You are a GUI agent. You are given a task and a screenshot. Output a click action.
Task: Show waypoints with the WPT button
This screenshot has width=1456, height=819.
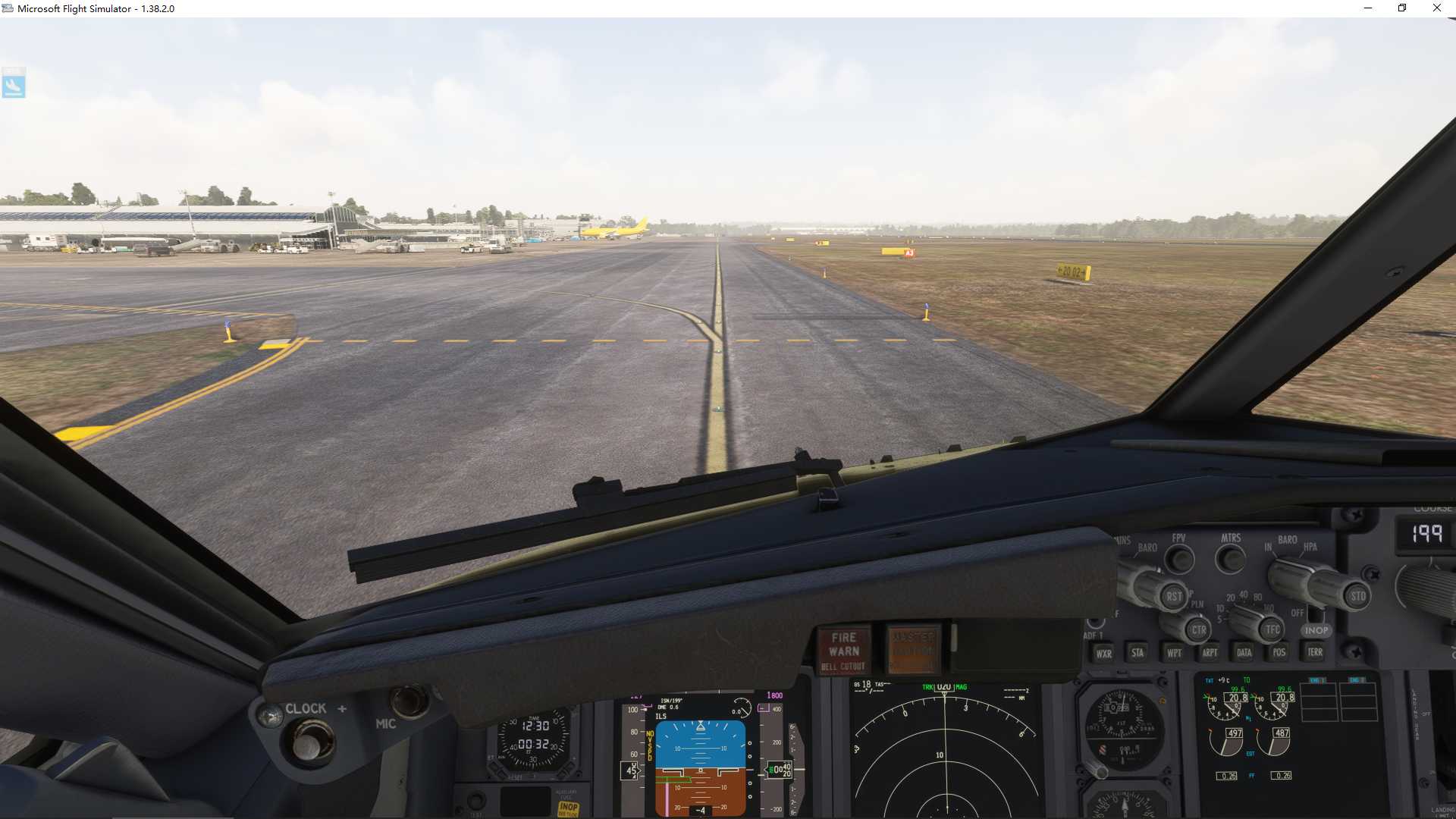click(1175, 654)
